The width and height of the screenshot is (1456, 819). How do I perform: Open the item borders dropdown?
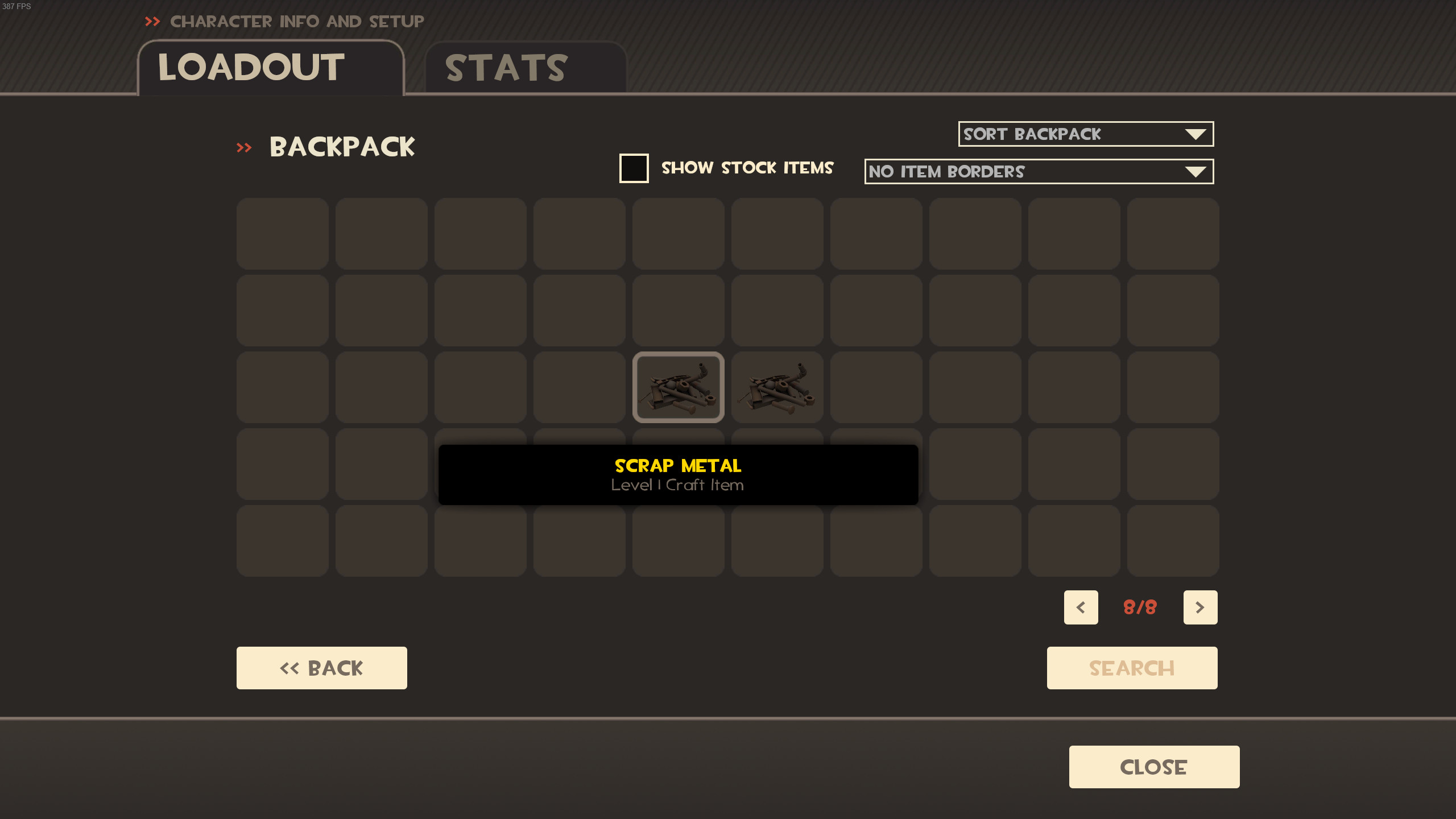click(x=1038, y=171)
